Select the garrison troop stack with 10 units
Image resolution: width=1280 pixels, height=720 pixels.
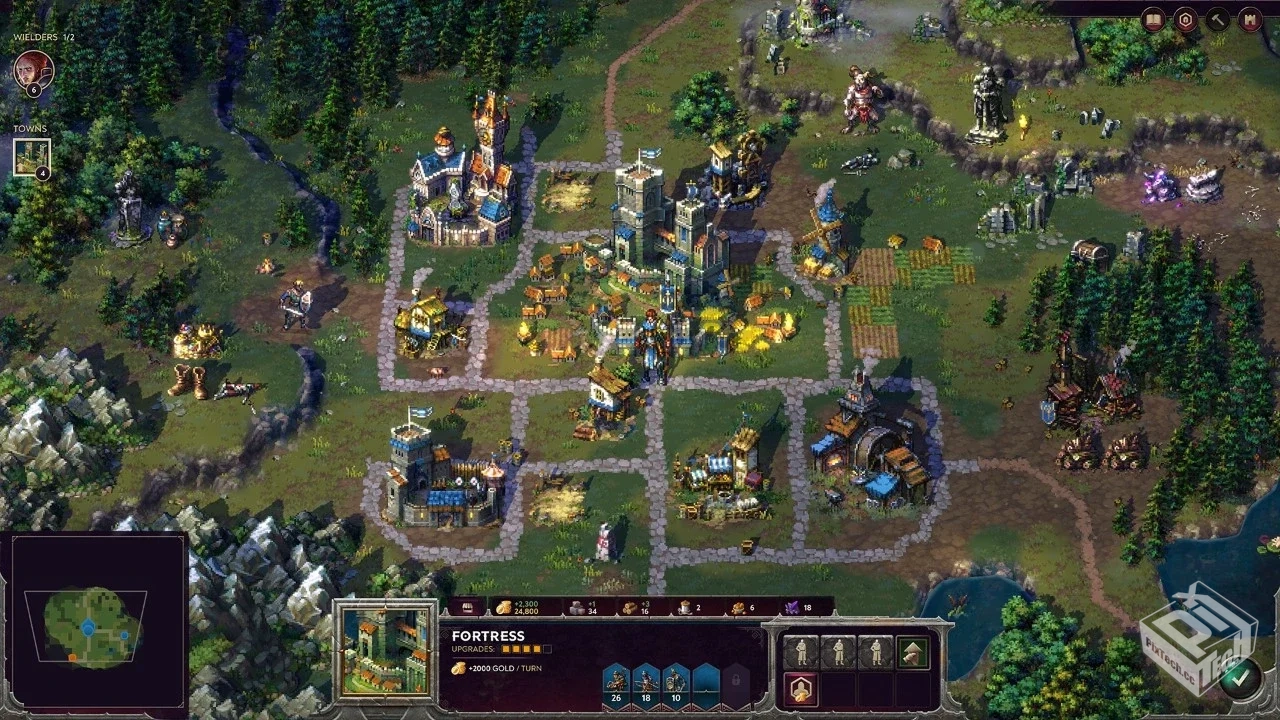coord(676,683)
